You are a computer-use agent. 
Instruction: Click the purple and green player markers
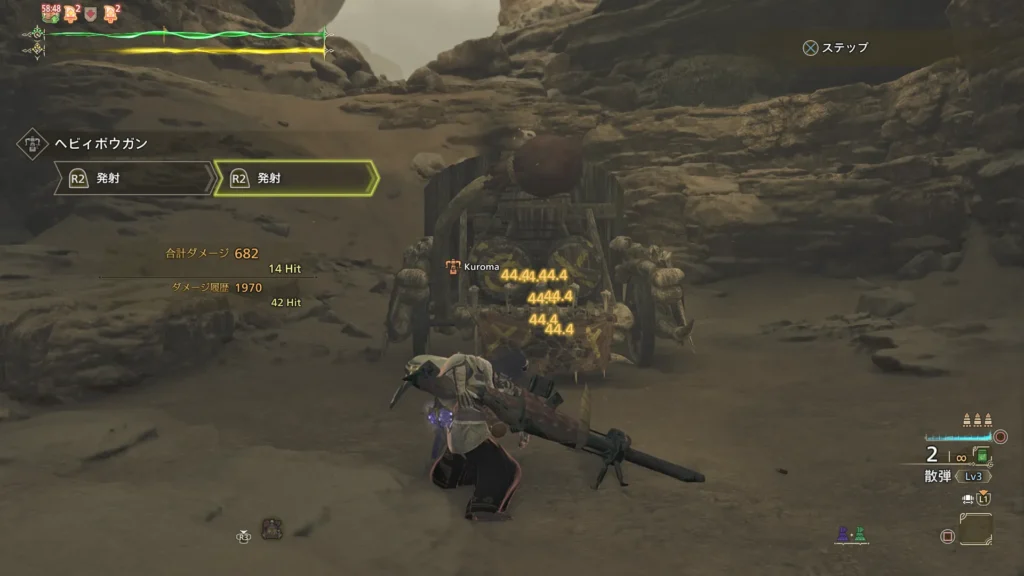pos(851,536)
